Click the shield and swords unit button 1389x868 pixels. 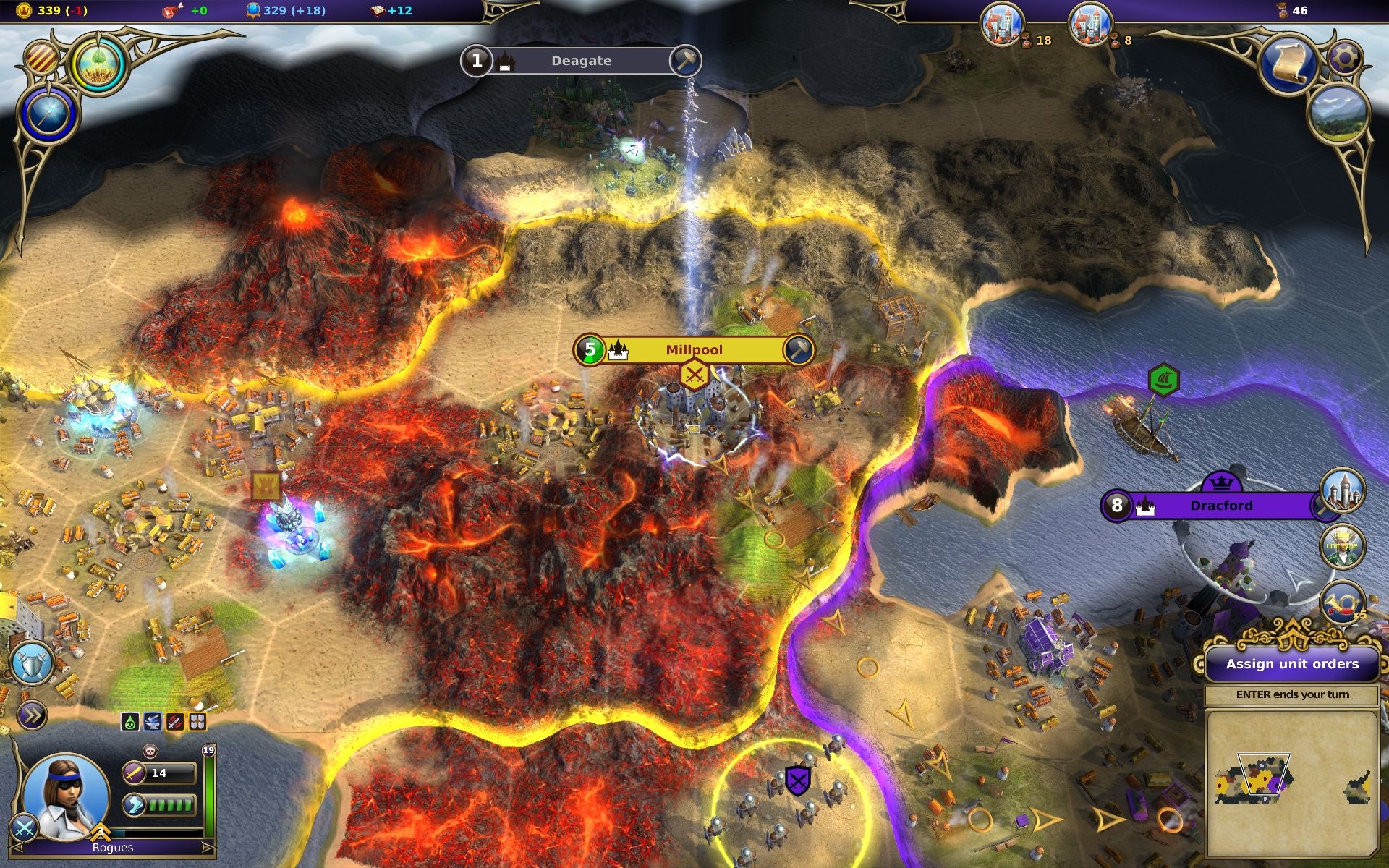31,663
